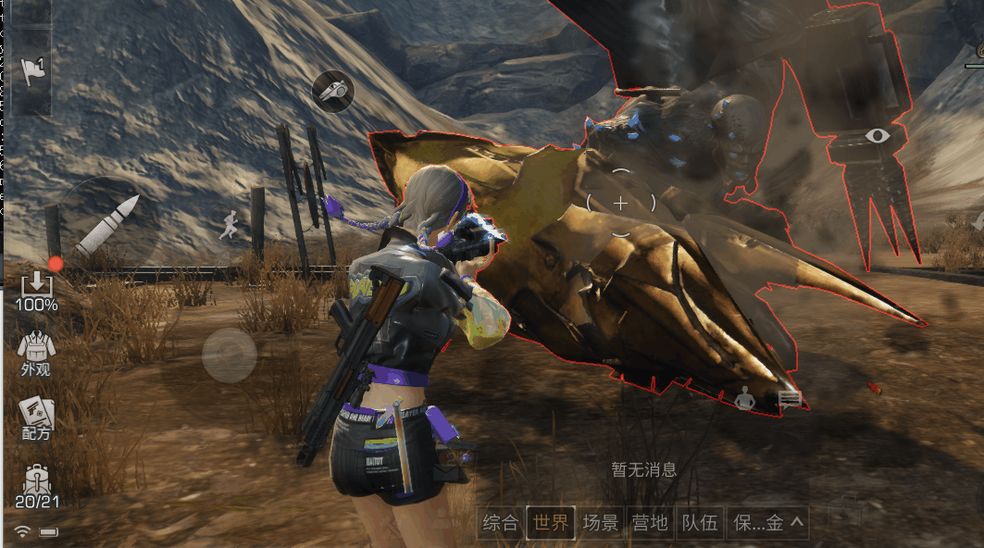Toggle the eye view icon

point(878,135)
